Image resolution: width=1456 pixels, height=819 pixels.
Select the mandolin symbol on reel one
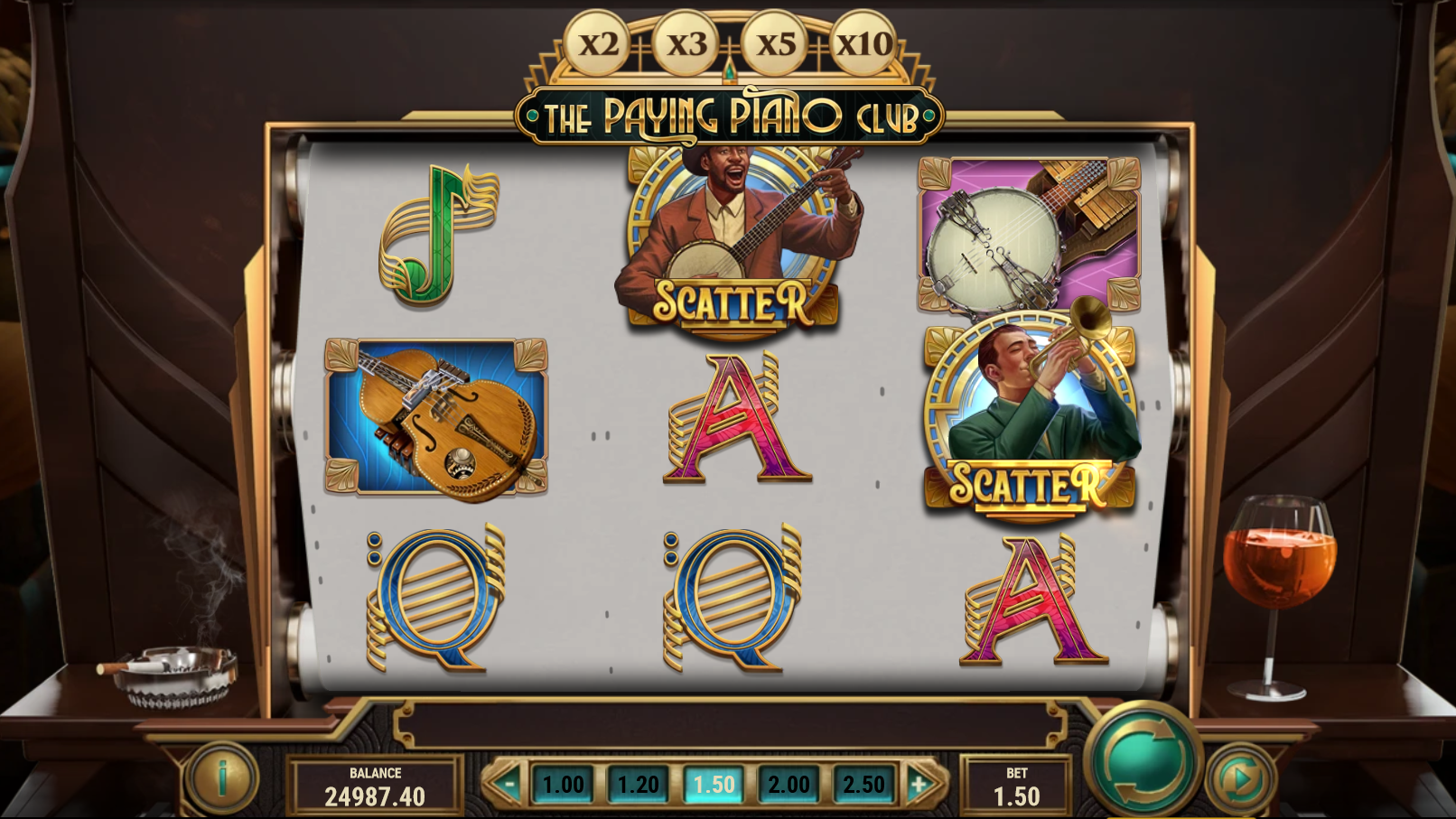click(x=436, y=417)
